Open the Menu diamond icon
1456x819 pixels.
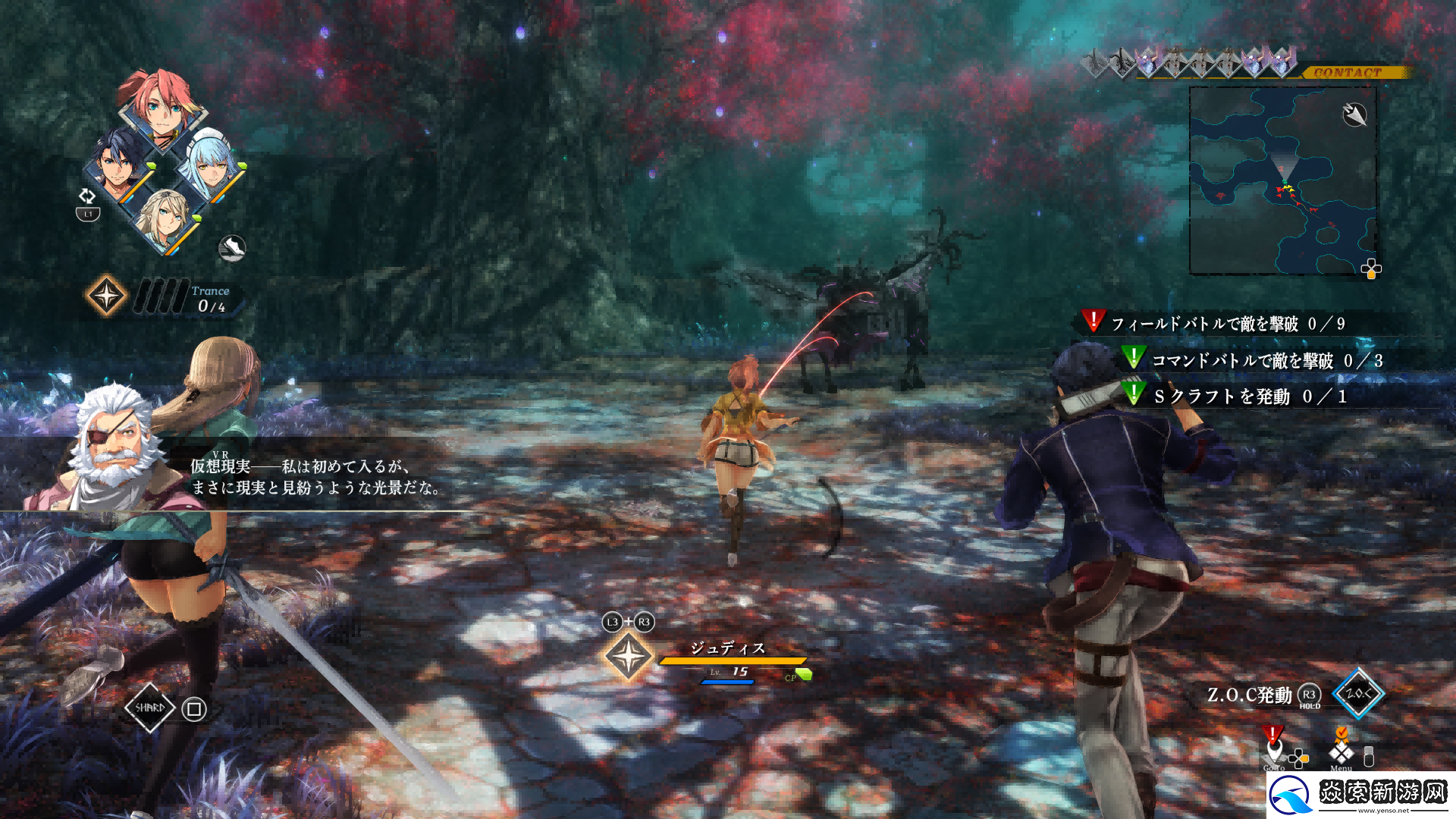1341,751
